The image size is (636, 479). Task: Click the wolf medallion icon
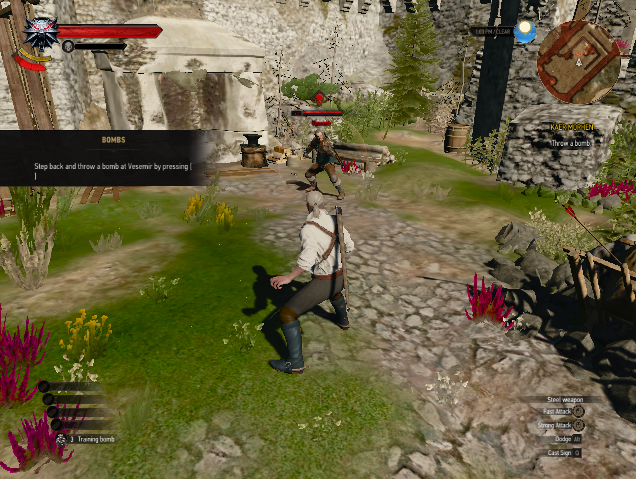tap(41, 33)
